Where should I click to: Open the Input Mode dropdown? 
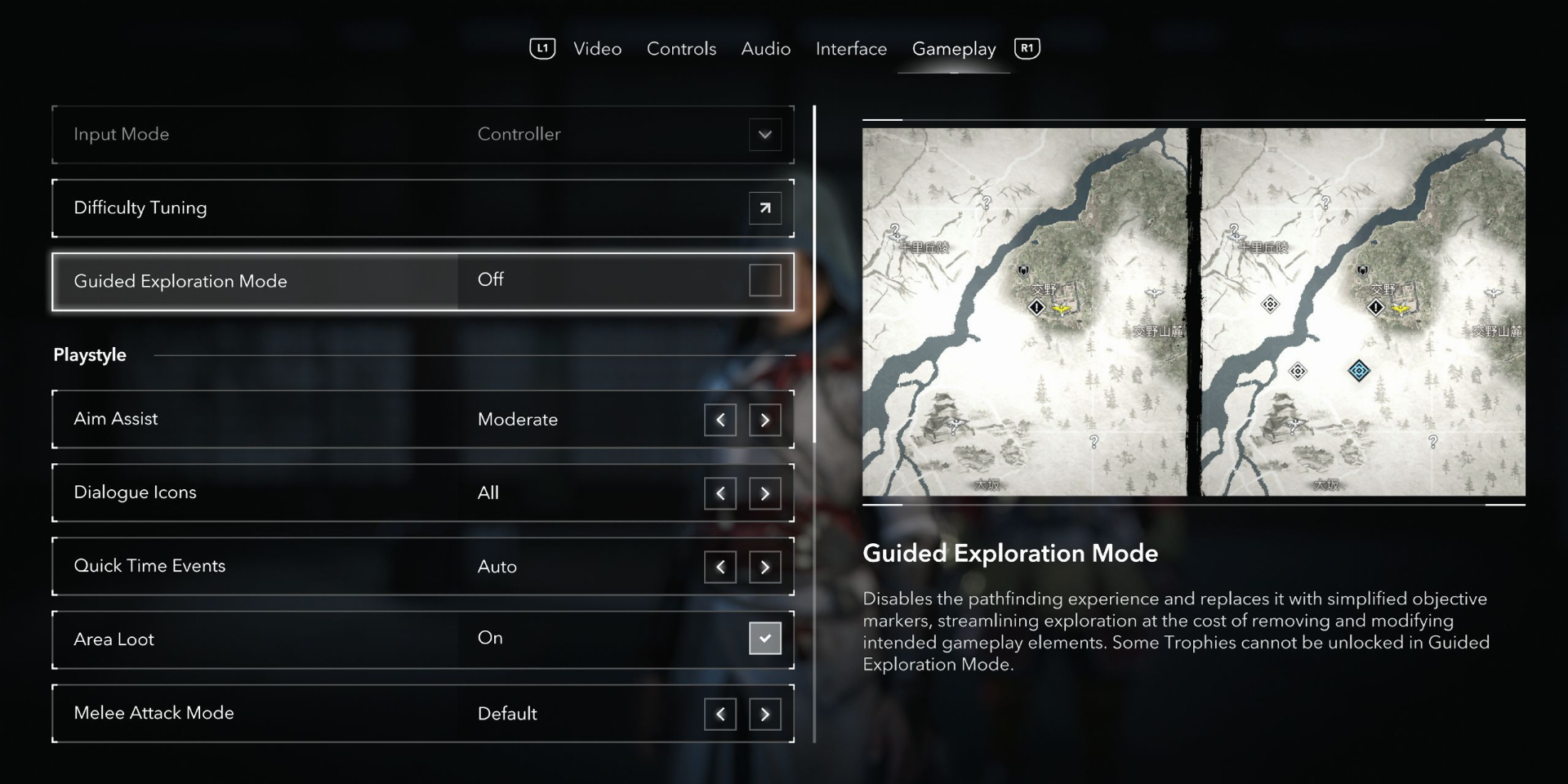764,135
